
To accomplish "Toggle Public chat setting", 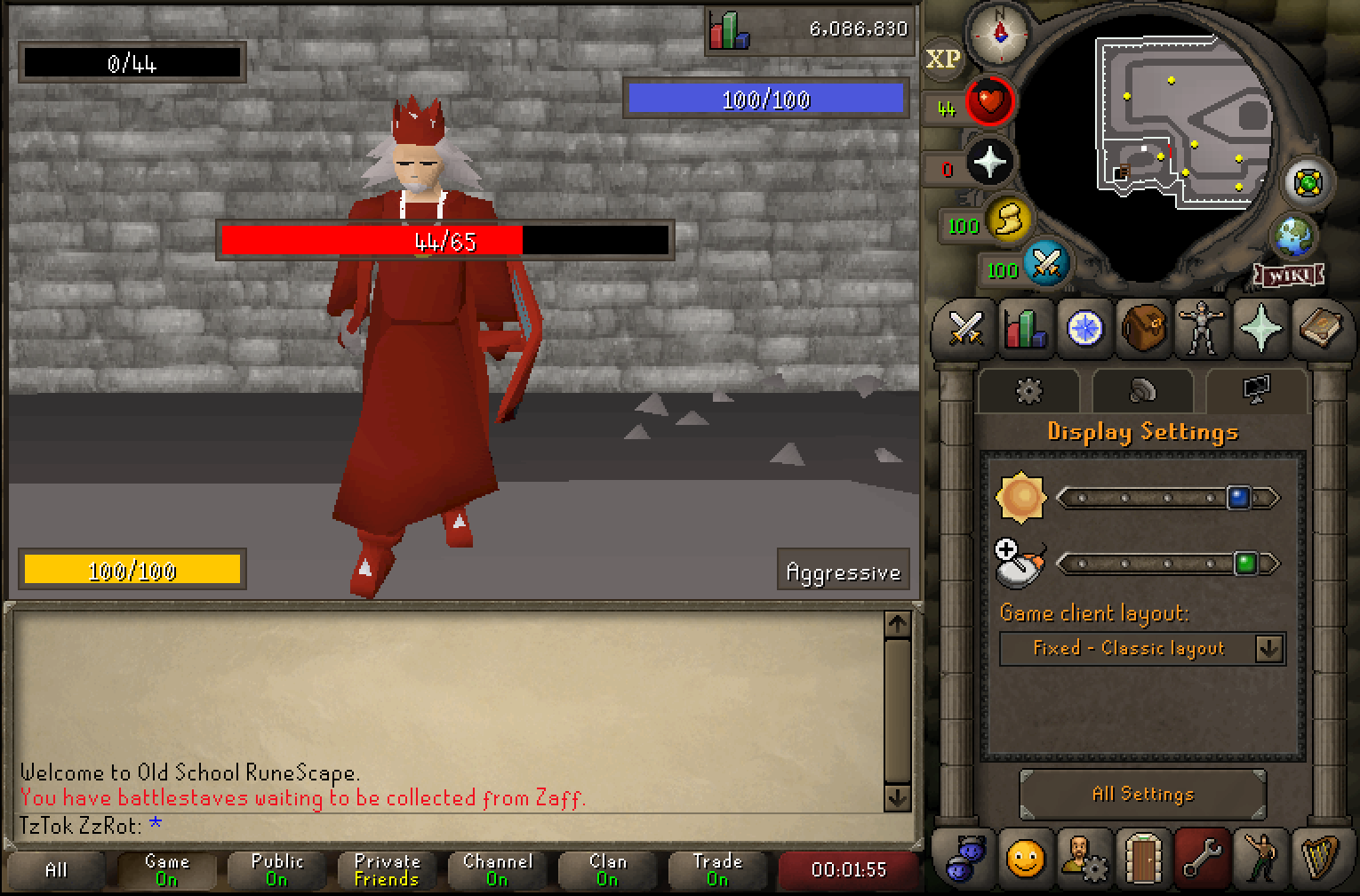I will click(x=276, y=868).
